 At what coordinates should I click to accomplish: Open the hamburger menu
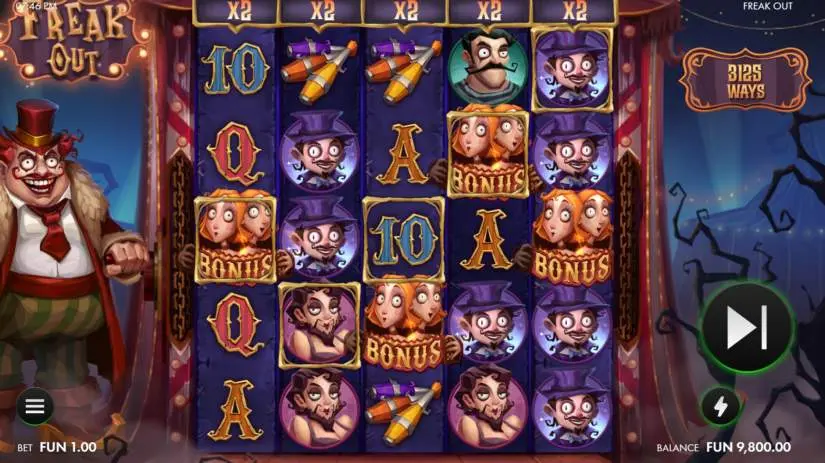tap(35, 406)
